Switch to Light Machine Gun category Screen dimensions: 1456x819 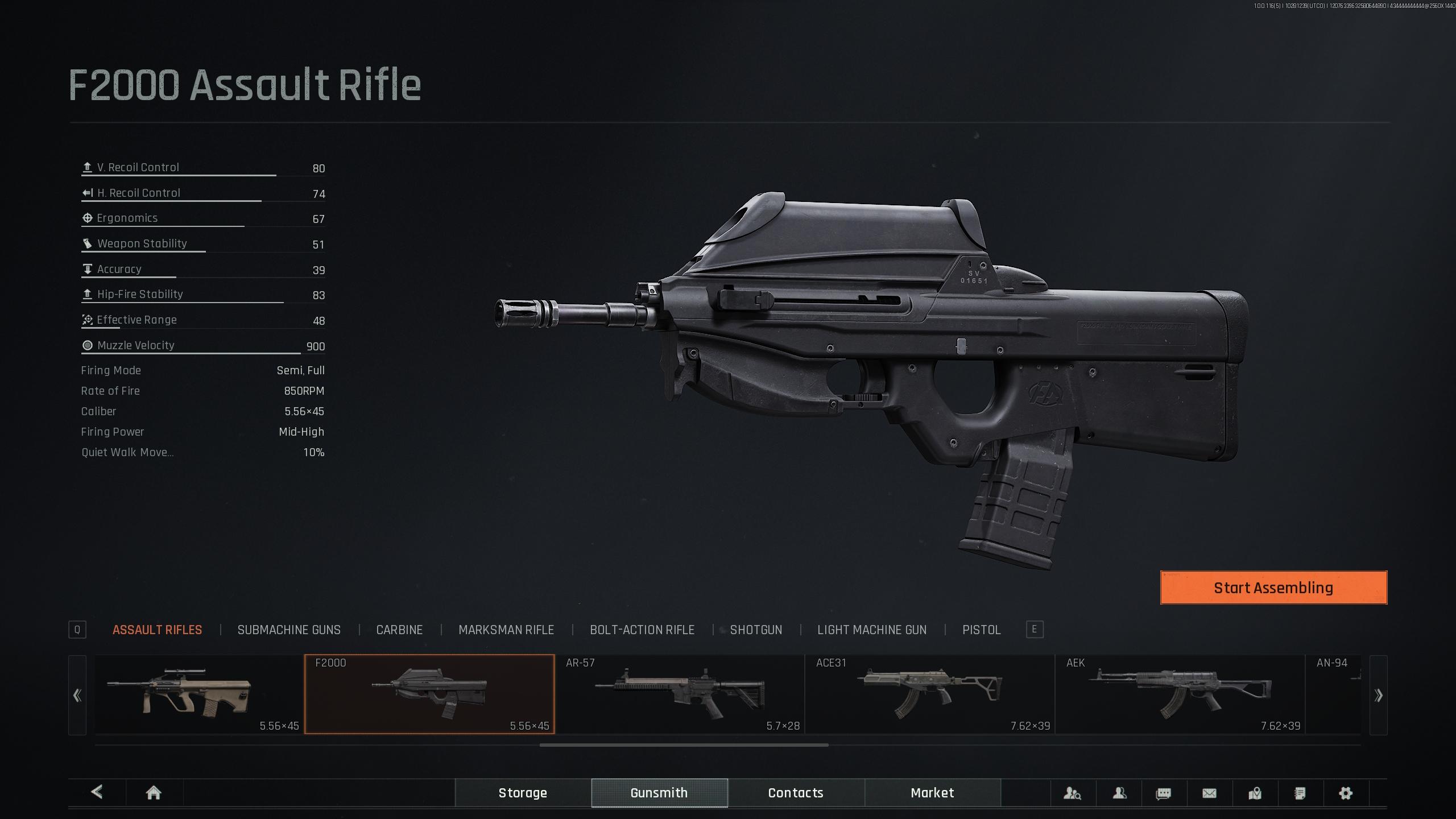[872, 630]
